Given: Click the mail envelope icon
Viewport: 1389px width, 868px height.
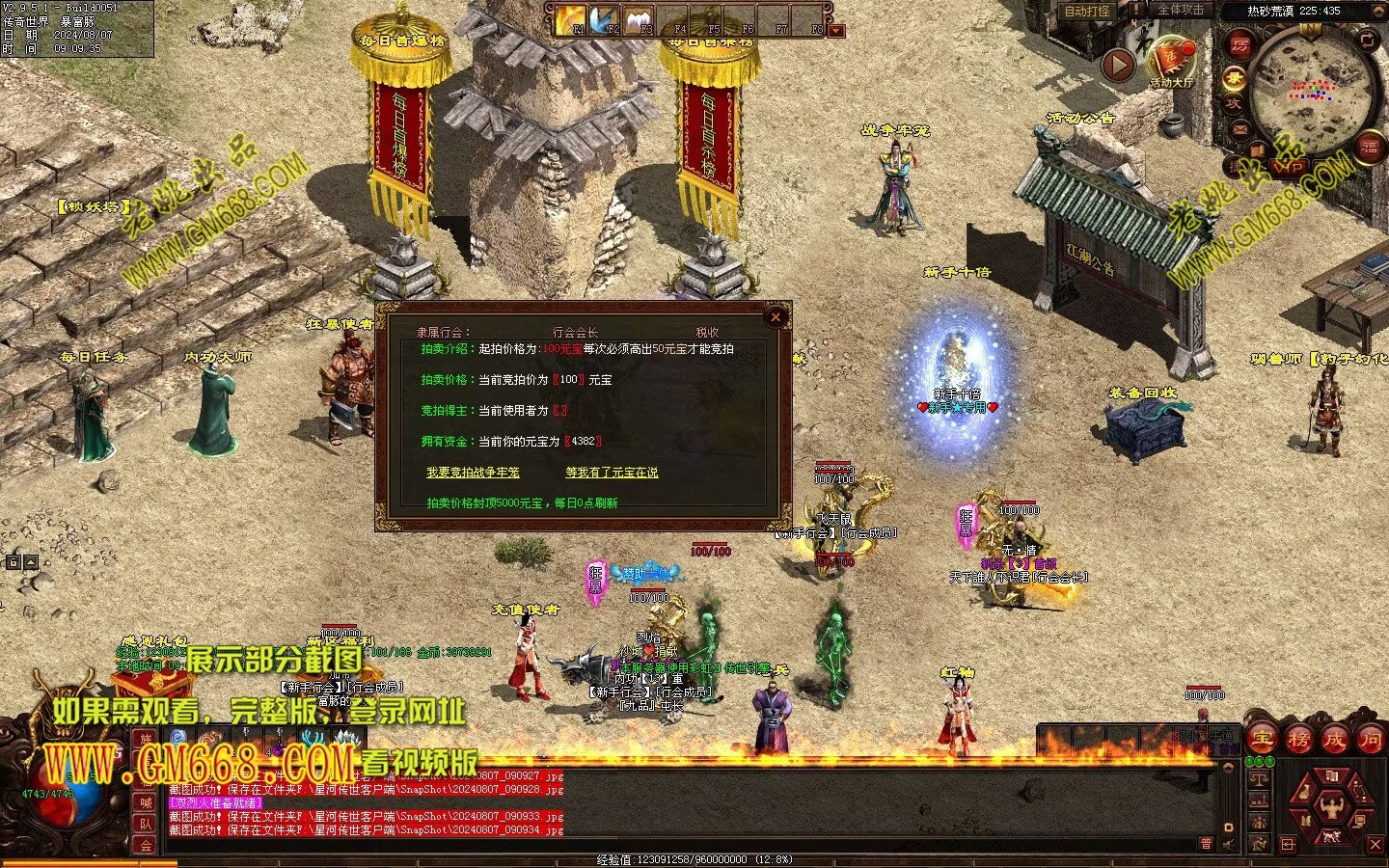Looking at the screenshot, I should 1240,129.
